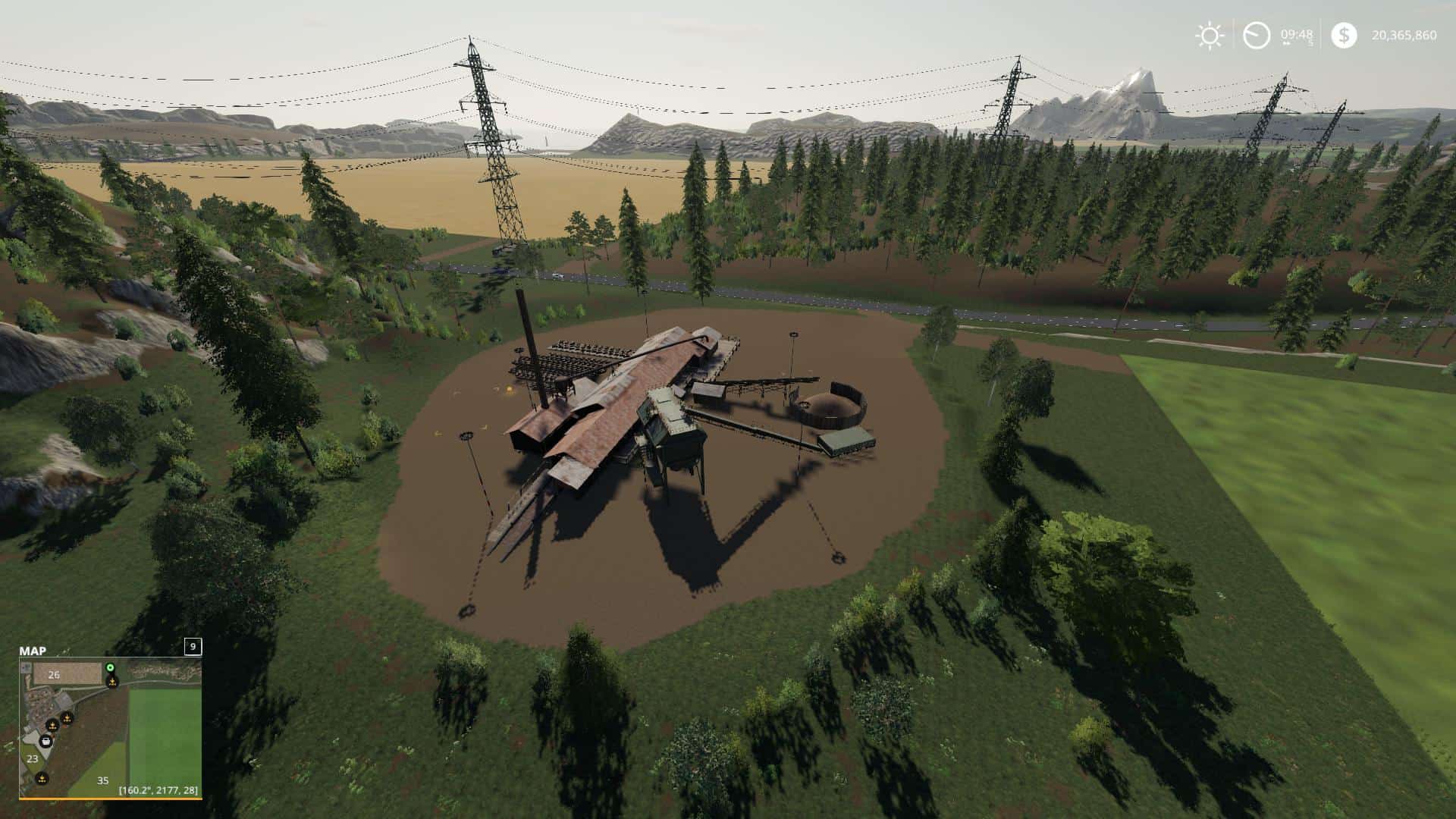The height and width of the screenshot is (819, 1456).
Task: Select field 26 on the minimap
Action: pos(54,674)
